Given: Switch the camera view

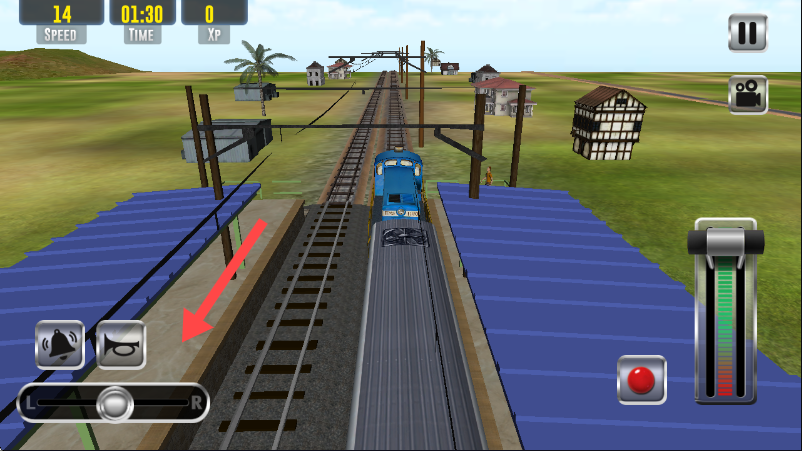Looking at the screenshot, I should [747, 94].
